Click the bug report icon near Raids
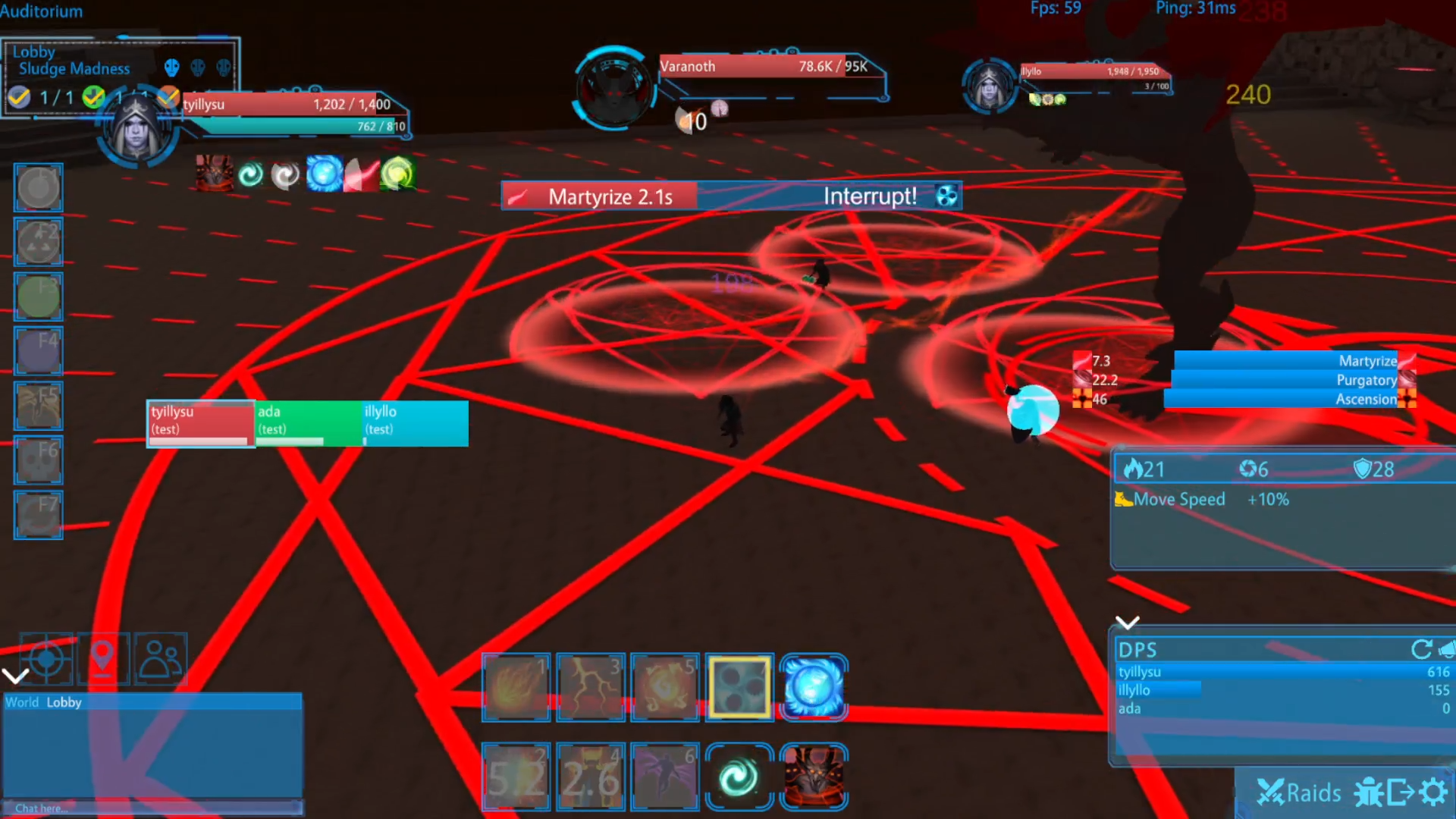The width and height of the screenshot is (1456, 819). coord(1370,791)
